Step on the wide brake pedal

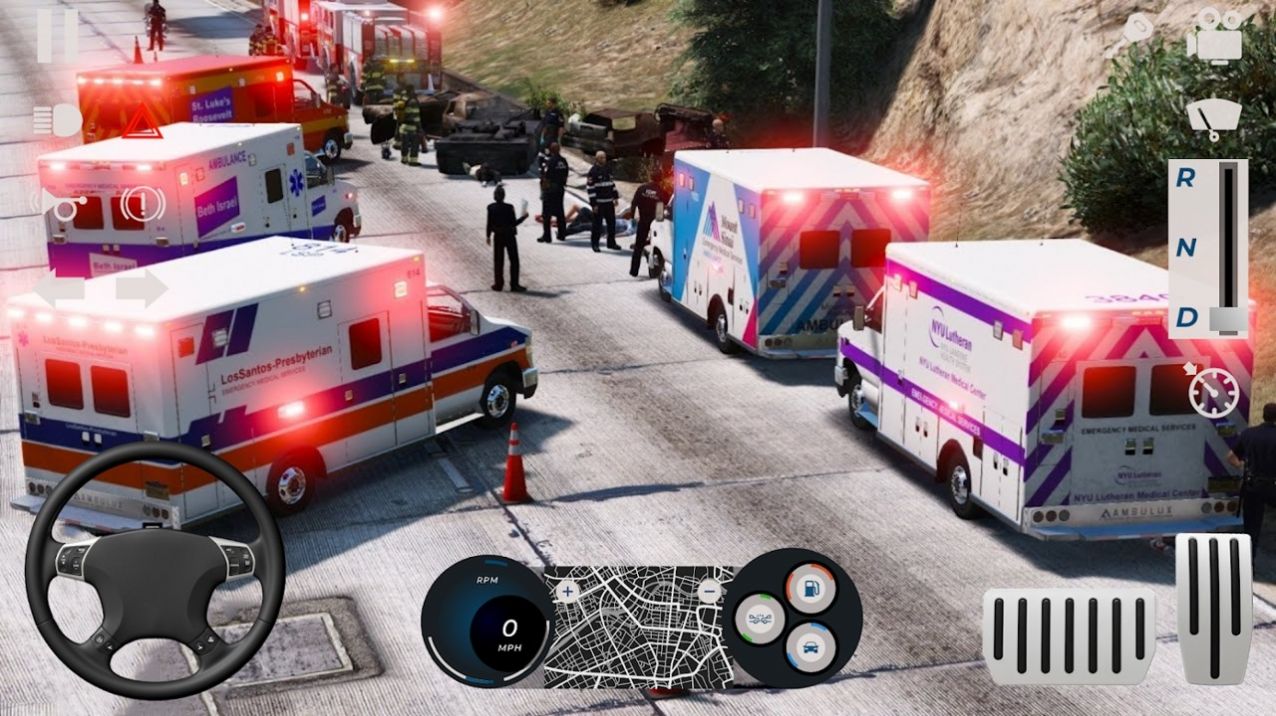point(1068,635)
